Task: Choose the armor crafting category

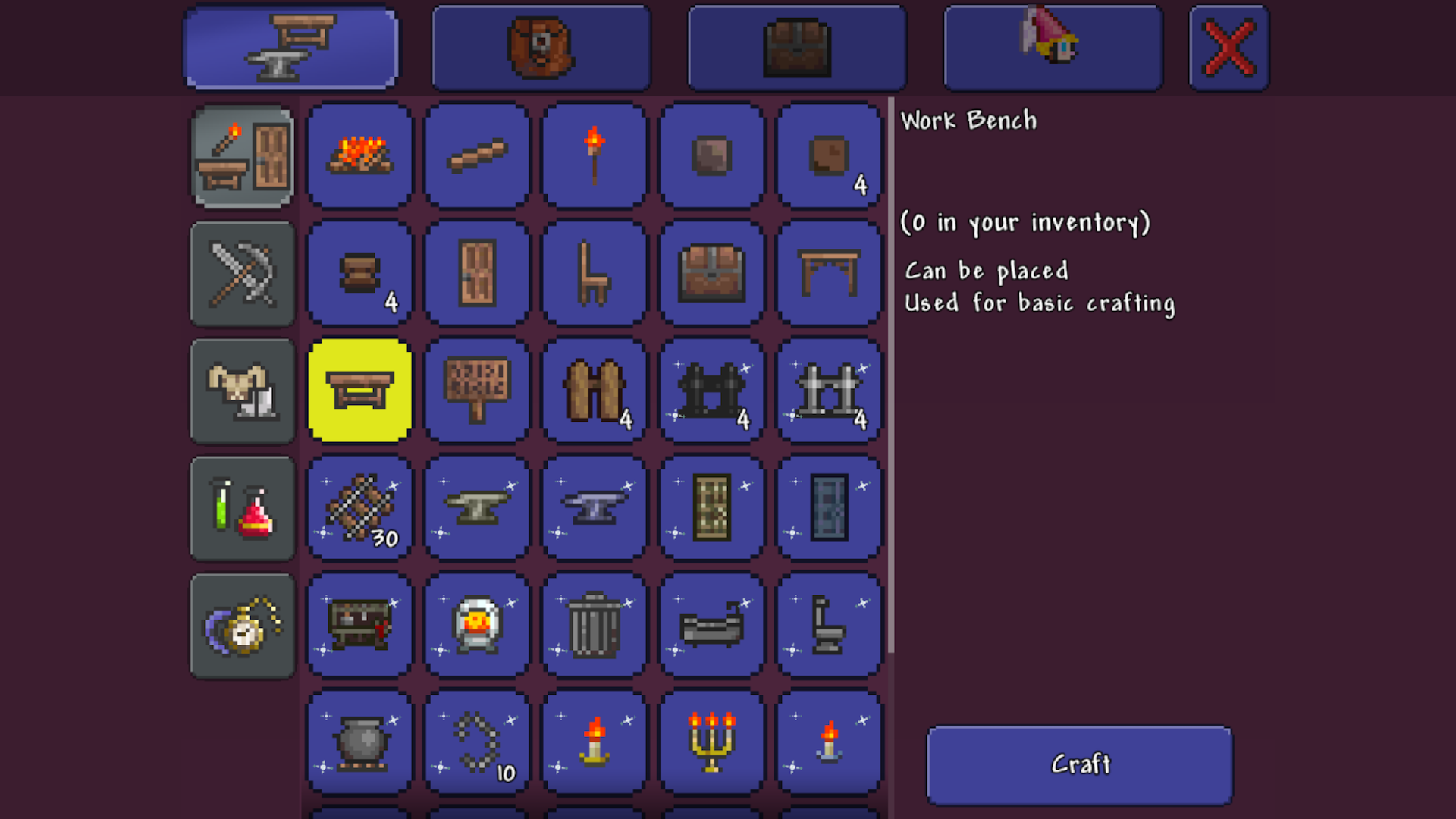Action: (243, 391)
